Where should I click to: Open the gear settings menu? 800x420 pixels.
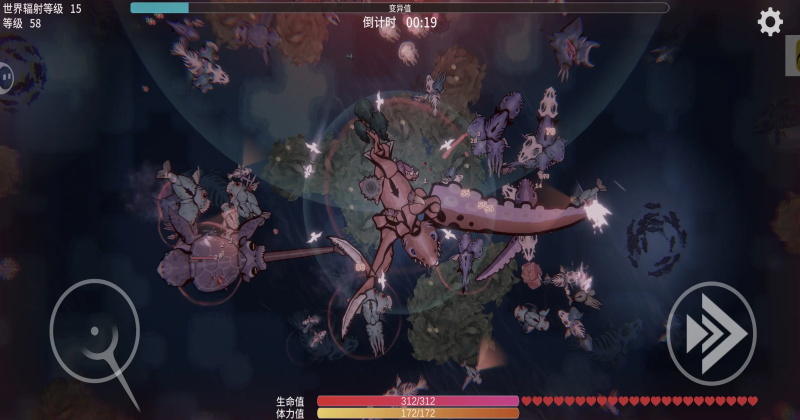pos(770,22)
